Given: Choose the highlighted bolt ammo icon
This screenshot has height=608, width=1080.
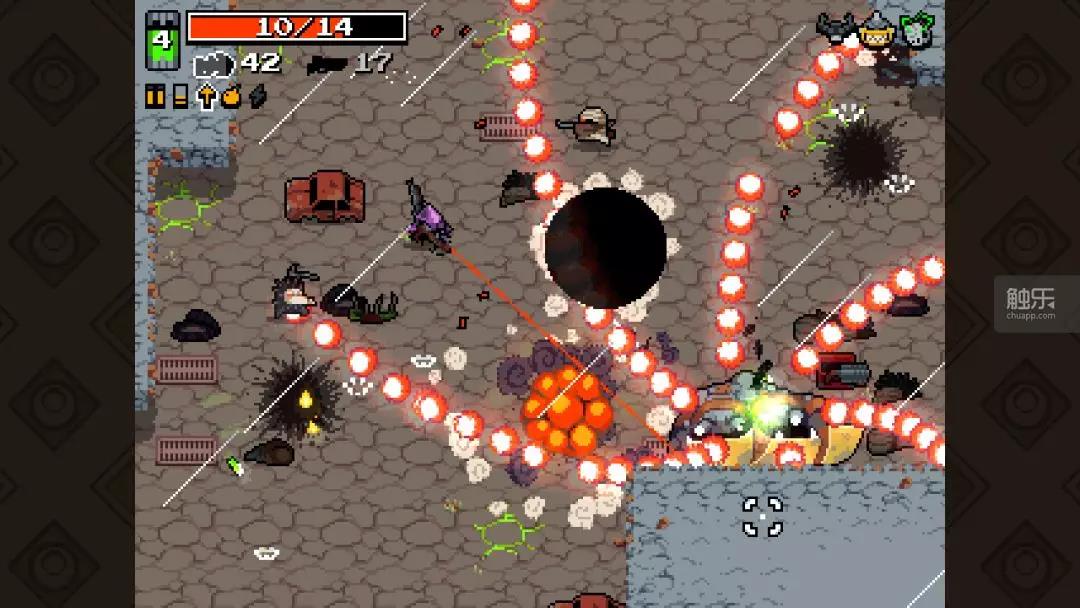Looking at the screenshot, I should 206,96.
